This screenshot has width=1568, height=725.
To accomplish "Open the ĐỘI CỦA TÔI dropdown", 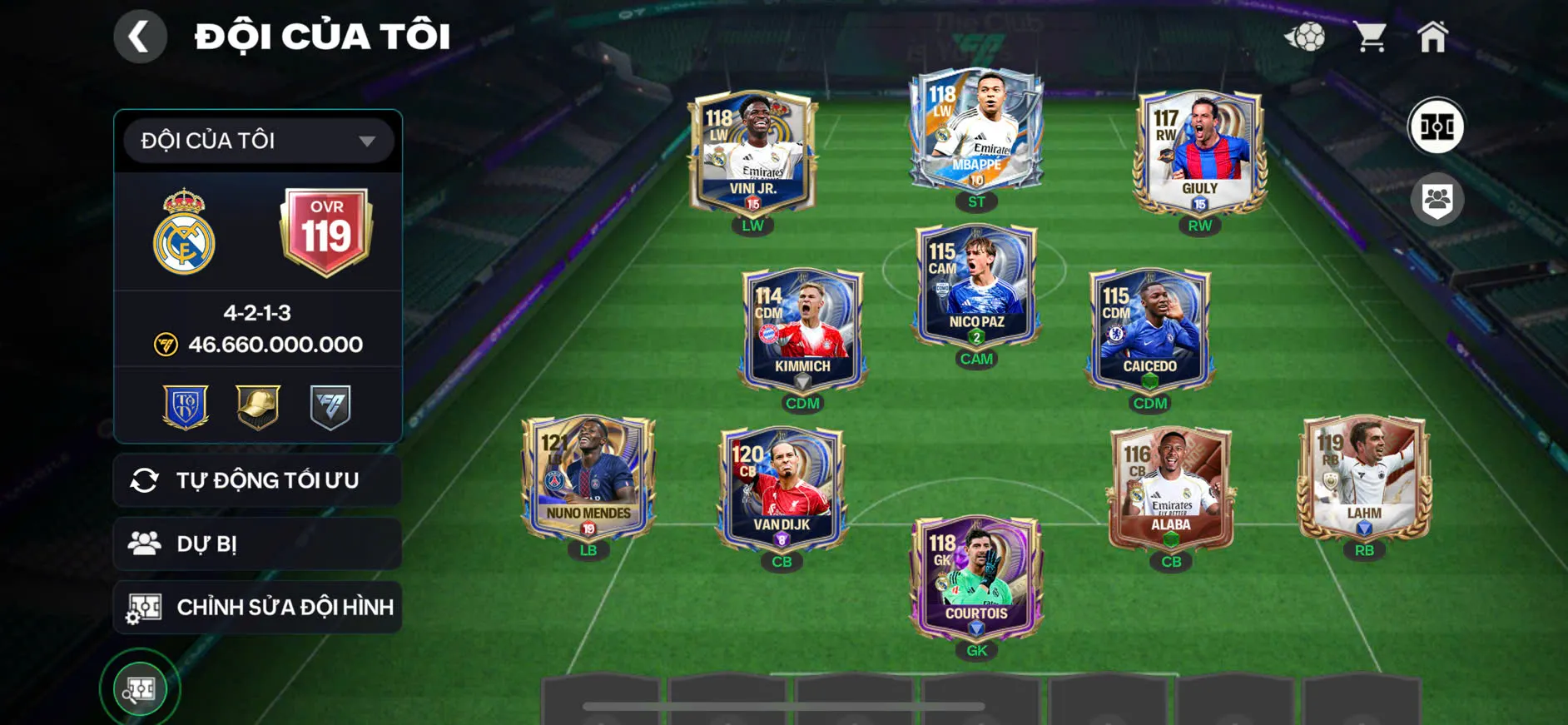I will (258, 141).
